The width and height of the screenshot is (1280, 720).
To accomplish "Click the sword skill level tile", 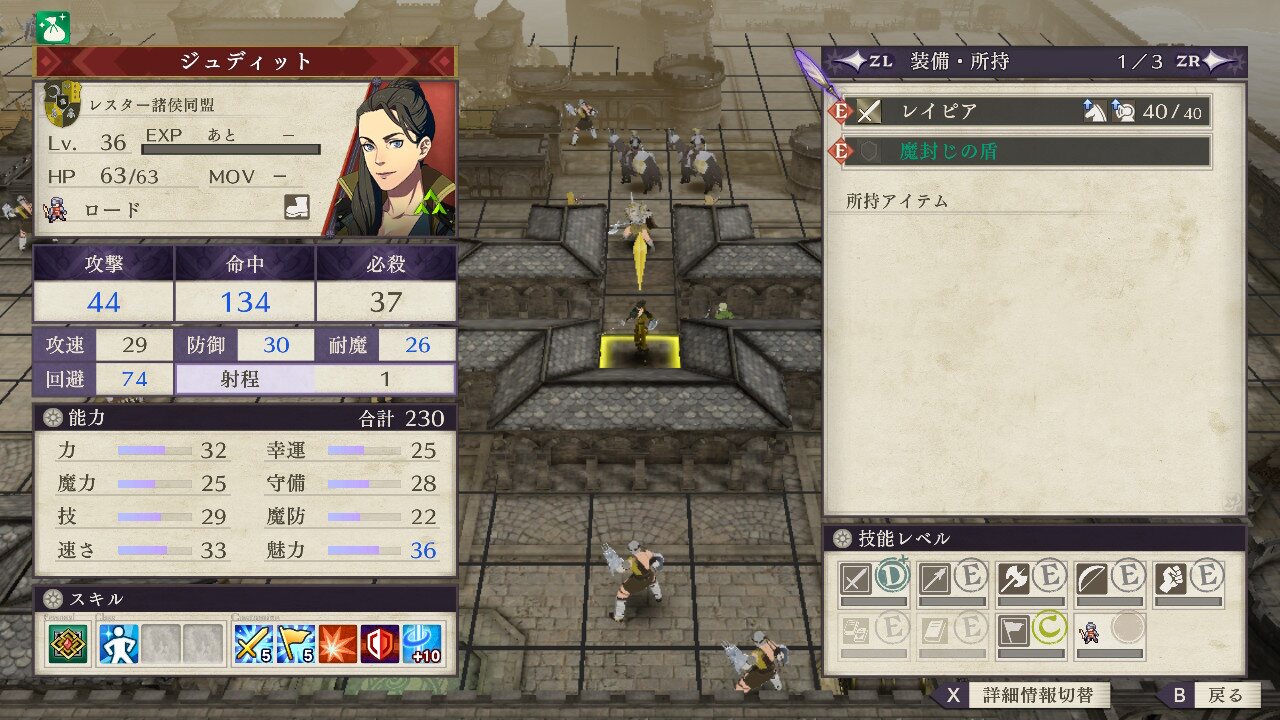I will click(x=873, y=581).
